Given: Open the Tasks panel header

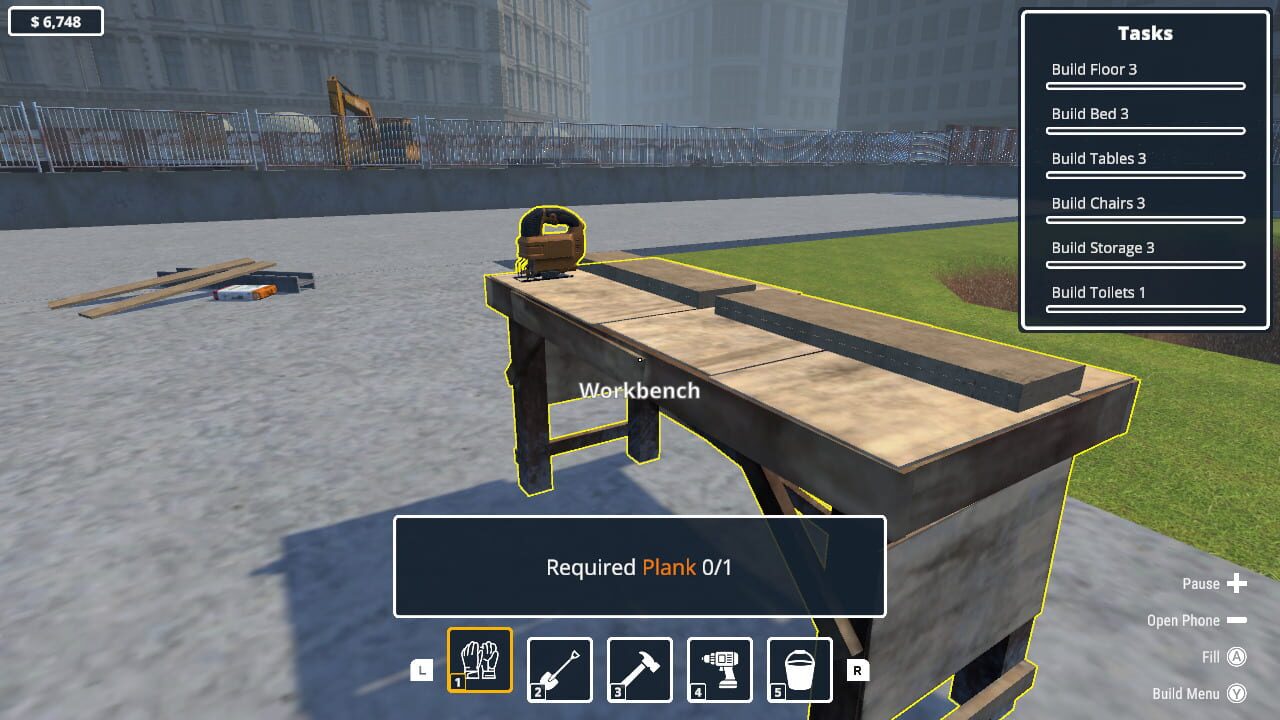Looking at the screenshot, I should pos(1144,33).
